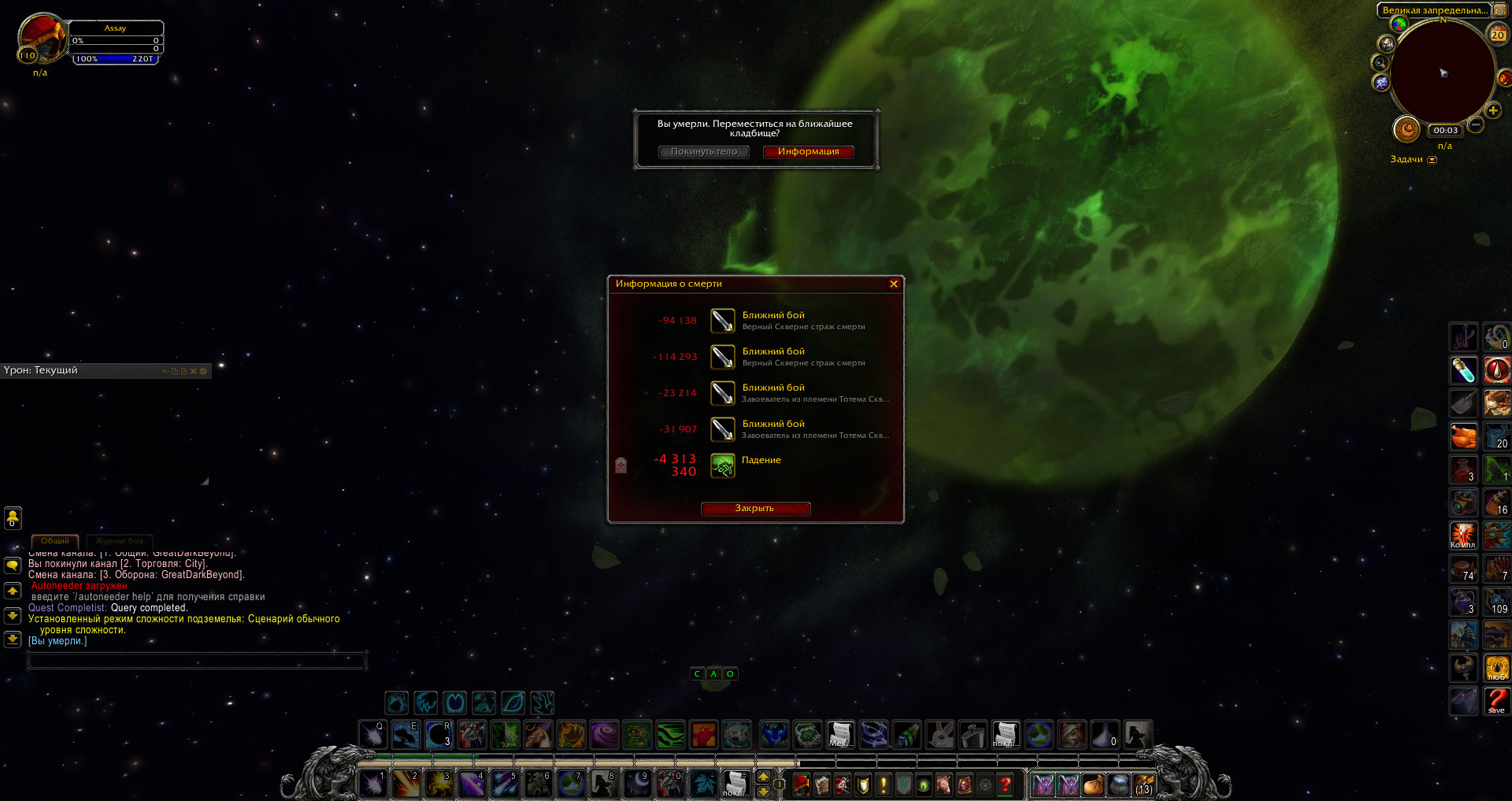Activate the moon ability in slot 9
The width and height of the screenshot is (1512, 801).
(x=636, y=784)
